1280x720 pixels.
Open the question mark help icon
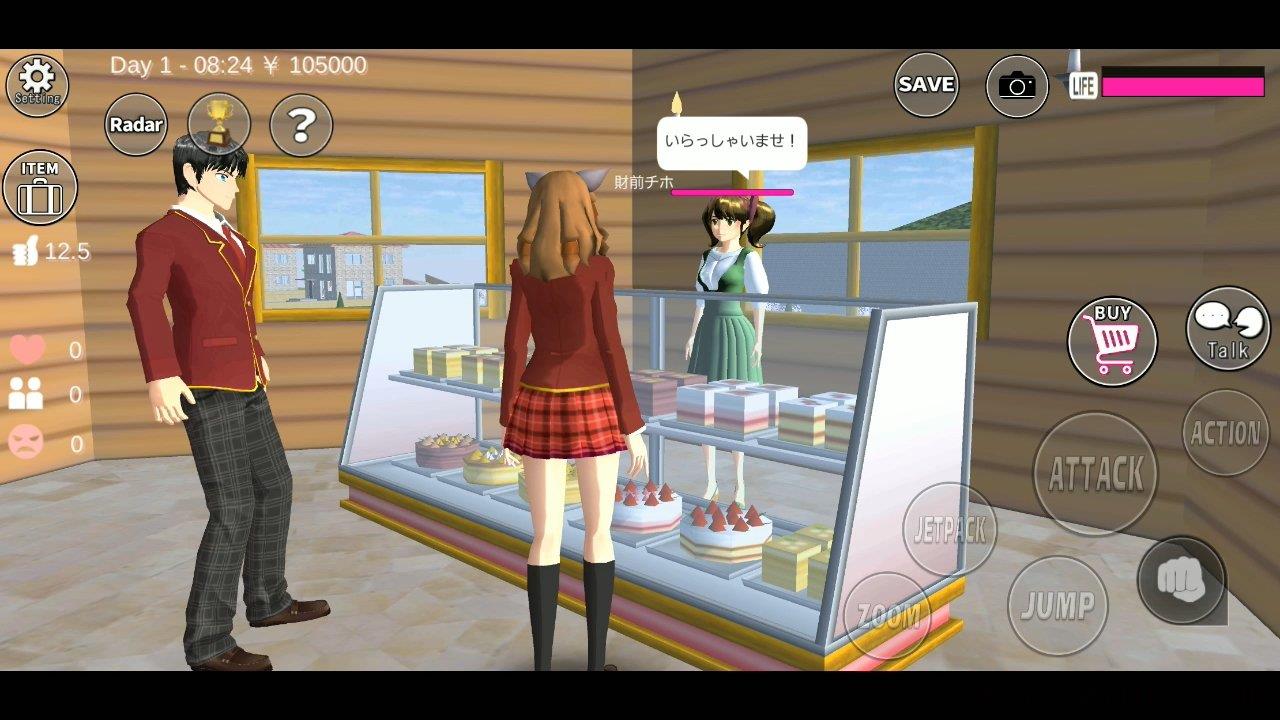click(301, 124)
